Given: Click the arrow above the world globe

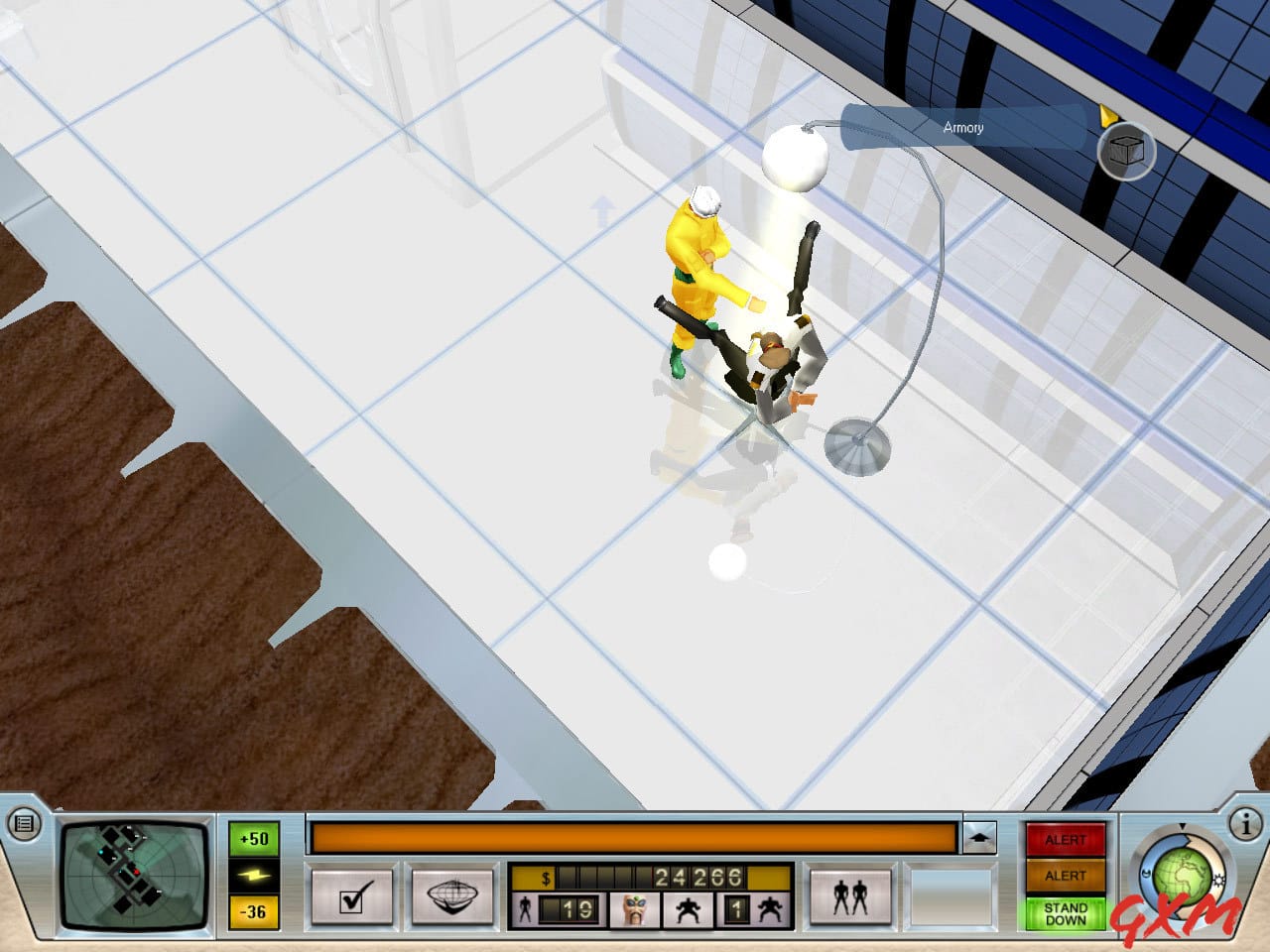Looking at the screenshot, I should click(x=1182, y=825).
